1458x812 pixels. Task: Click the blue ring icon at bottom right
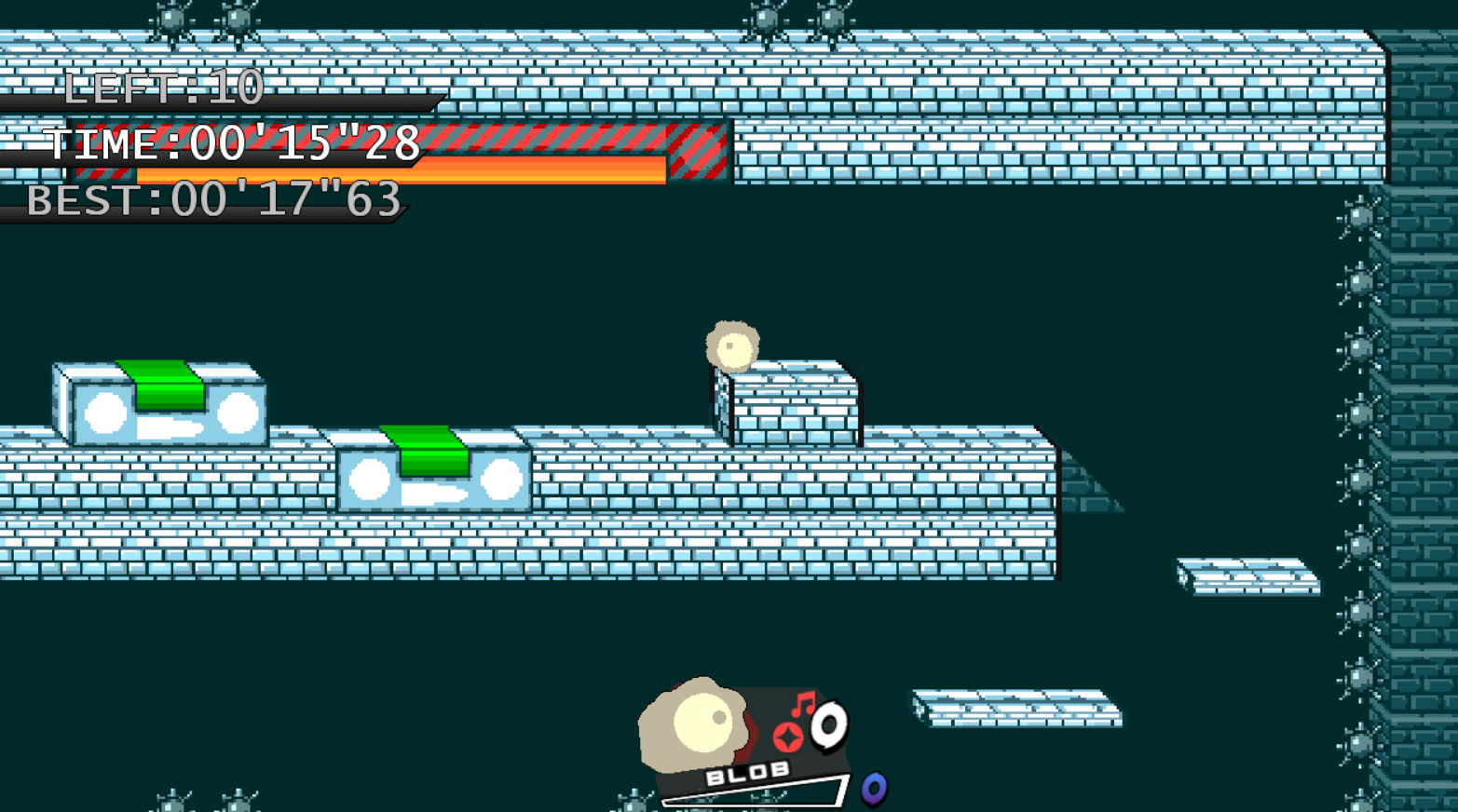[873, 787]
